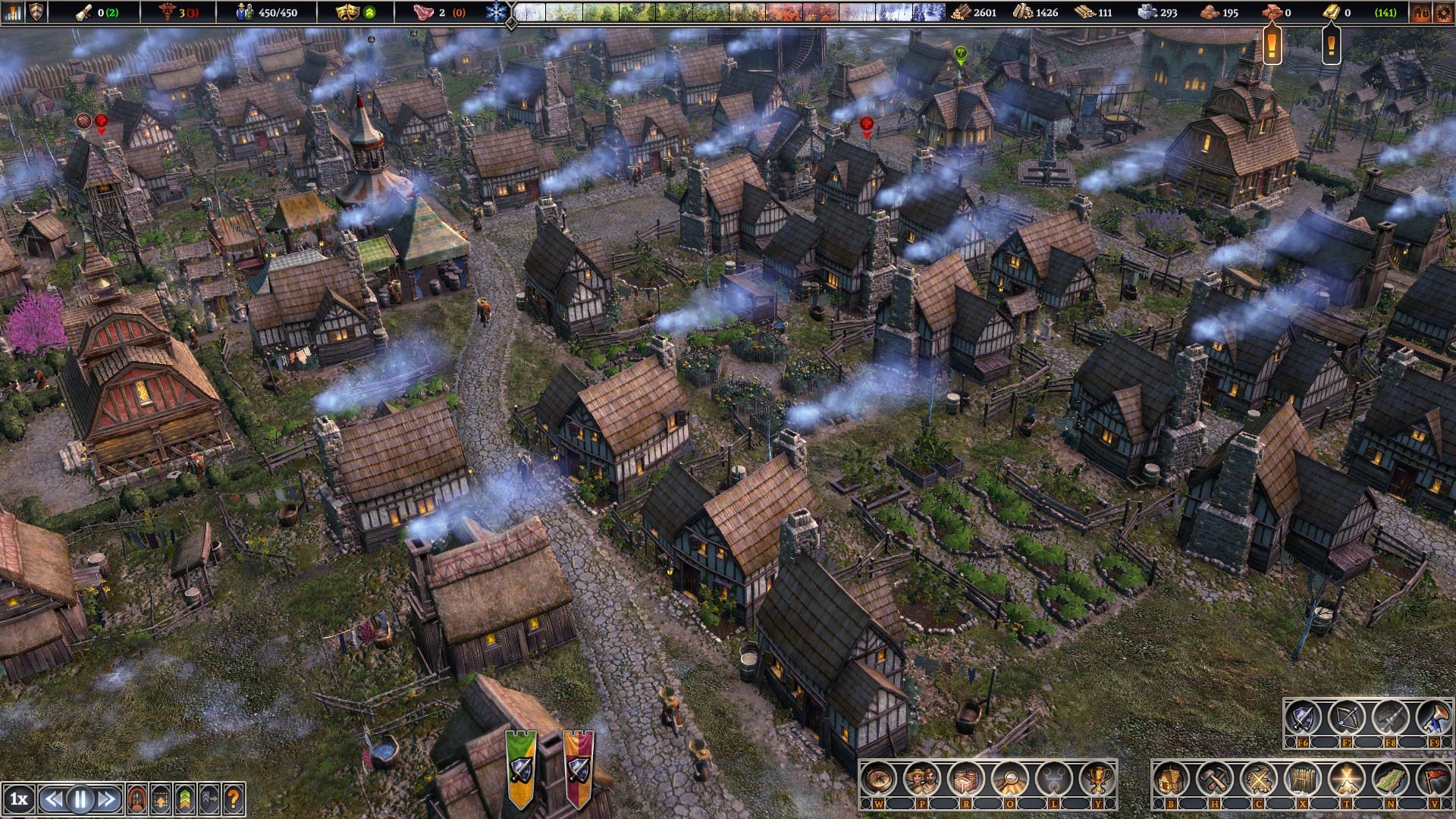Pause the game simulation
Viewport: 1456px width, 819px height.
[80, 799]
